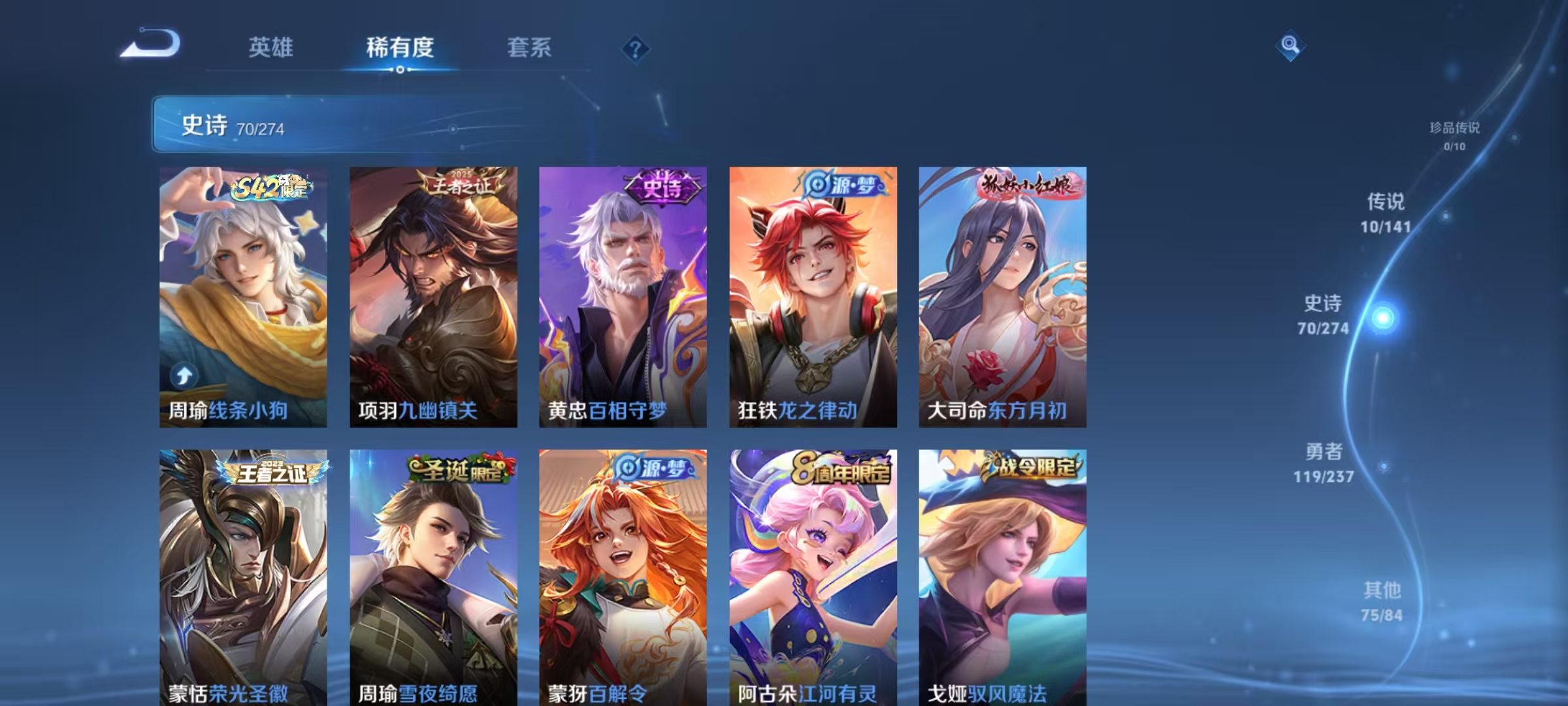Open the 套系 tab
Screen dimensions: 1568x706
(x=530, y=48)
